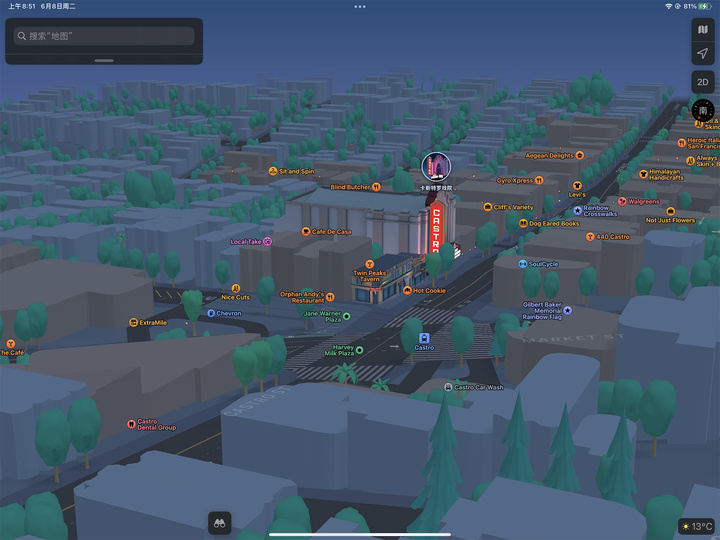Select the Castro Theatre landmark marker
The image size is (720, 540).
pyautogui.click(x=436, y=167)
